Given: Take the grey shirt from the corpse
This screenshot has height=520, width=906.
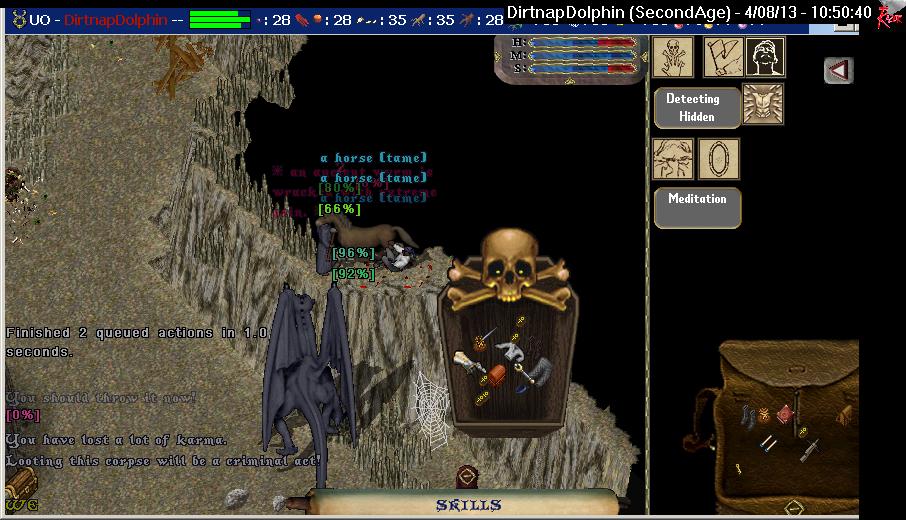Looking at the screenshot, I should coord(511,350).
